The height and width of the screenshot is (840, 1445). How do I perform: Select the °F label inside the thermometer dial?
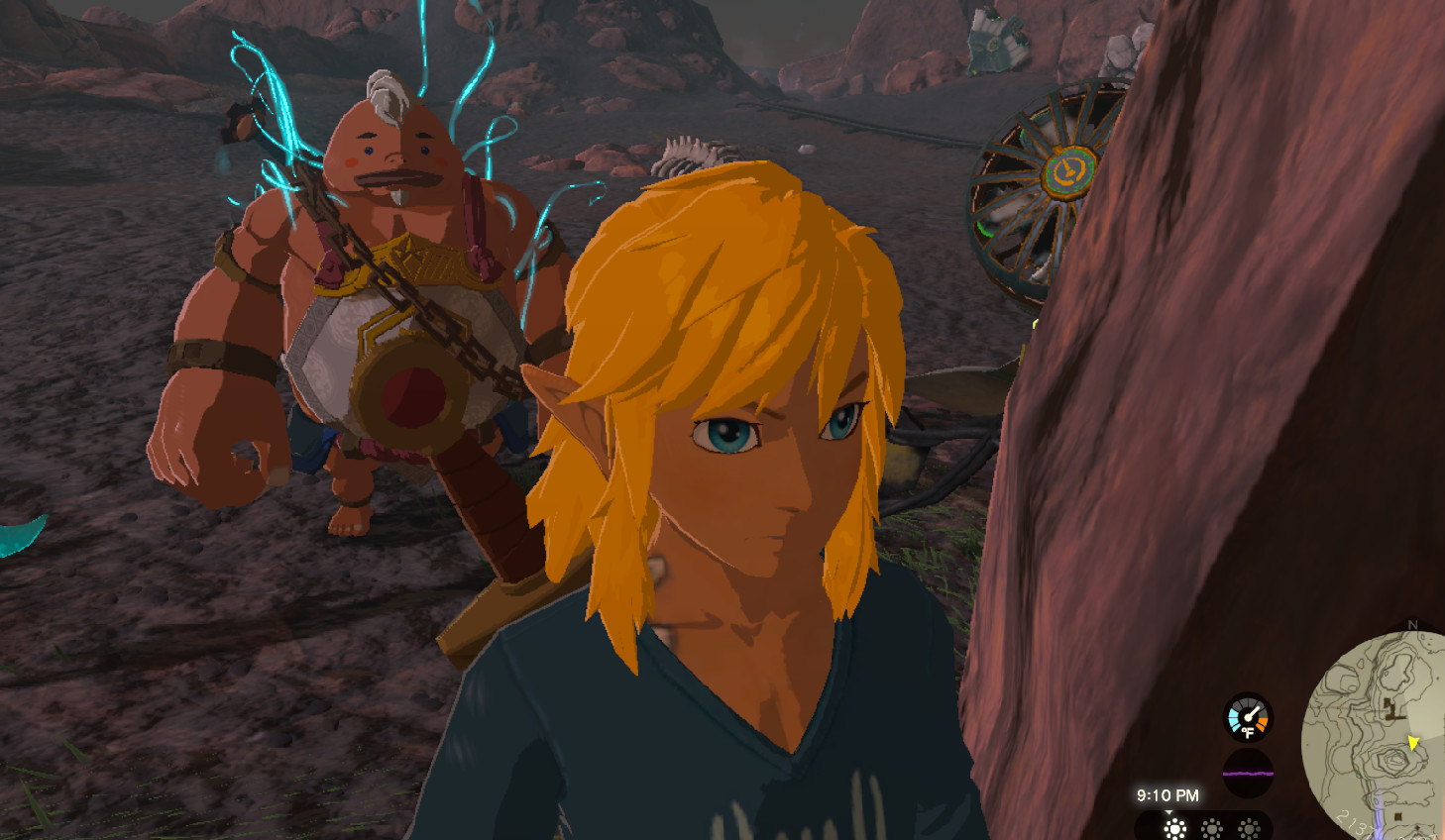1248,731
